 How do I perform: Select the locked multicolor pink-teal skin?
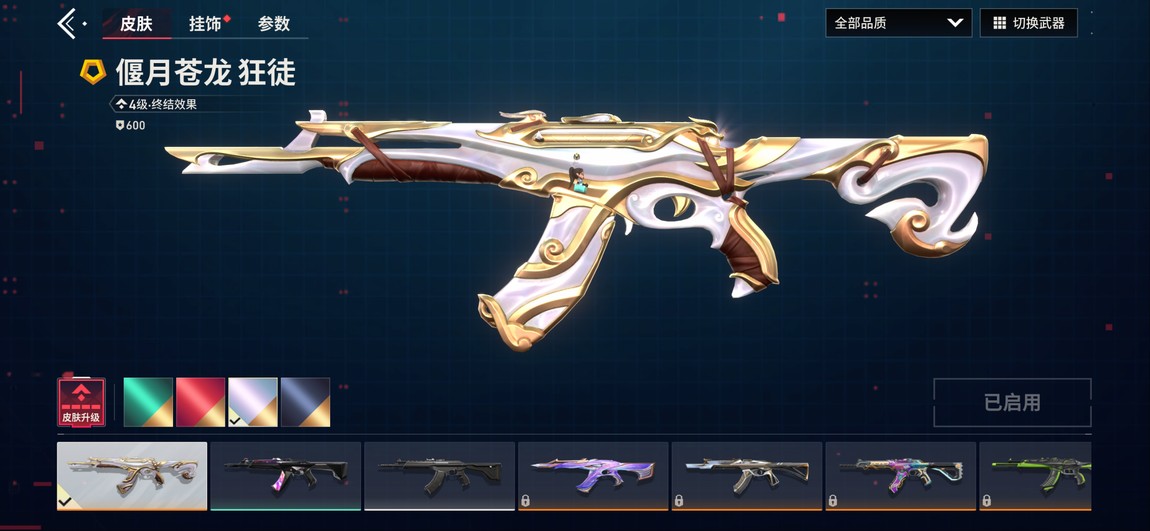click(x=900, y=475)
